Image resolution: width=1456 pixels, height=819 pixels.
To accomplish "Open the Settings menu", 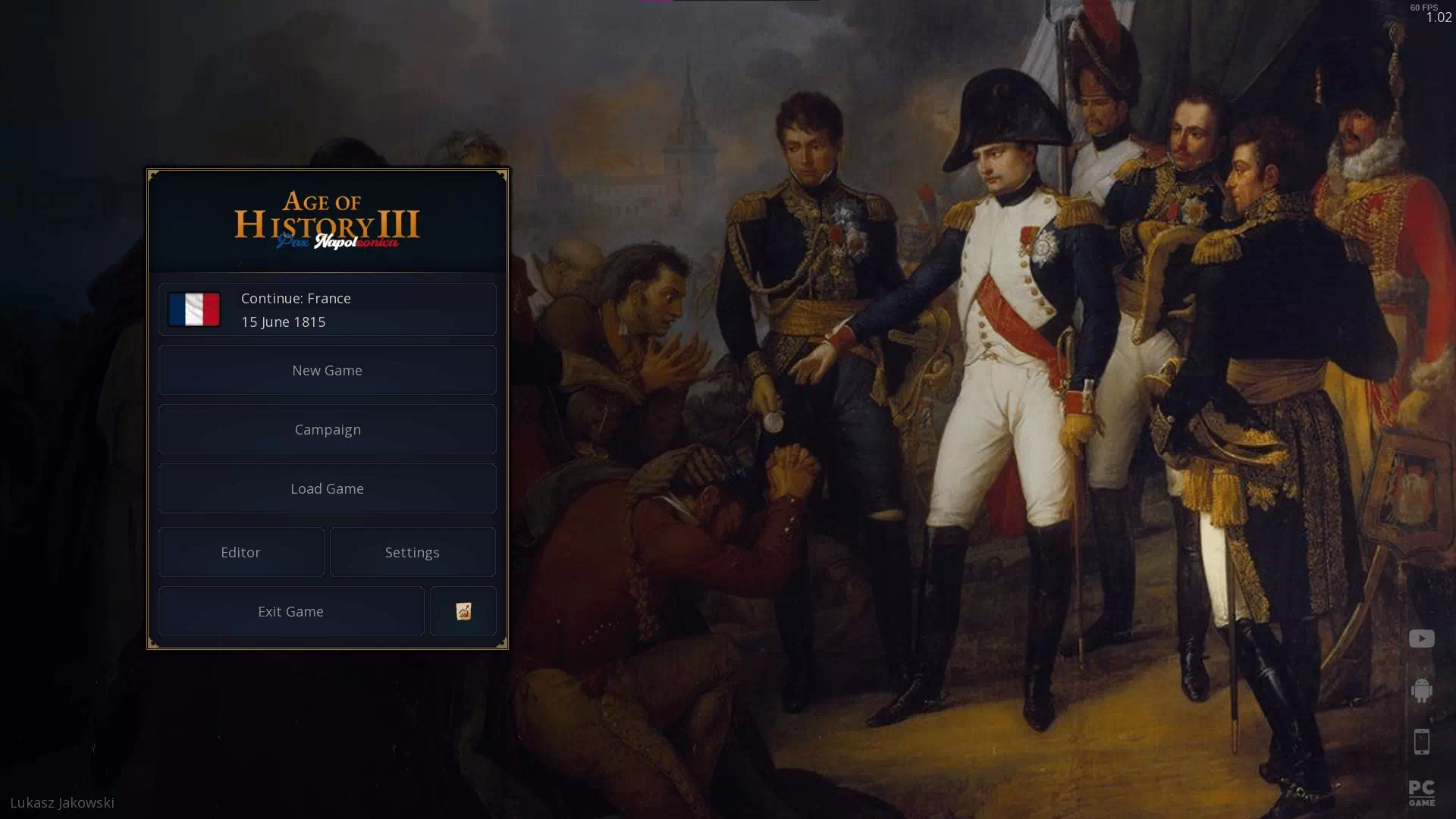I will click(412, 552).
